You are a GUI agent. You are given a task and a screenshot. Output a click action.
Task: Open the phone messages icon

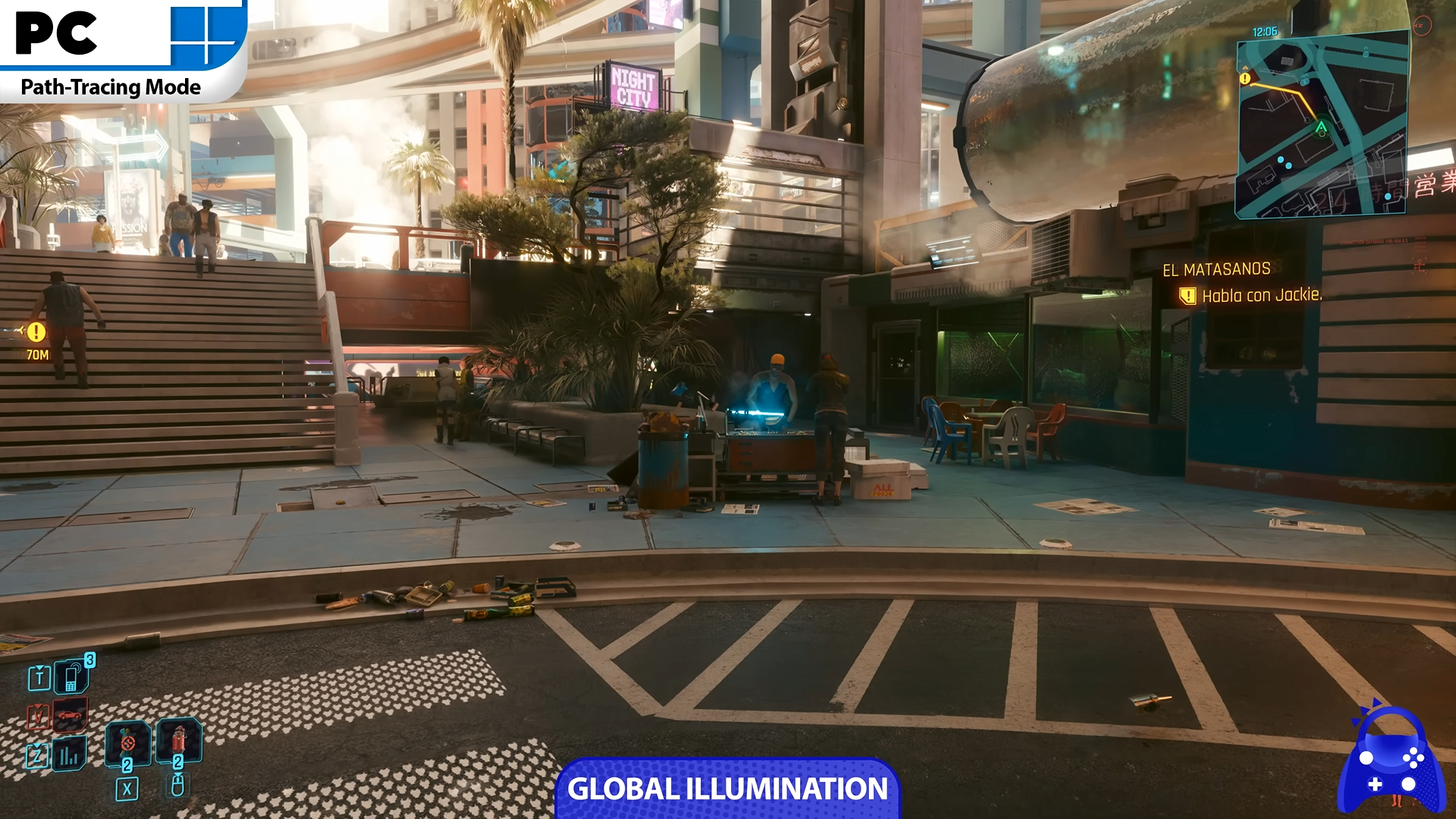pos(71,676)
